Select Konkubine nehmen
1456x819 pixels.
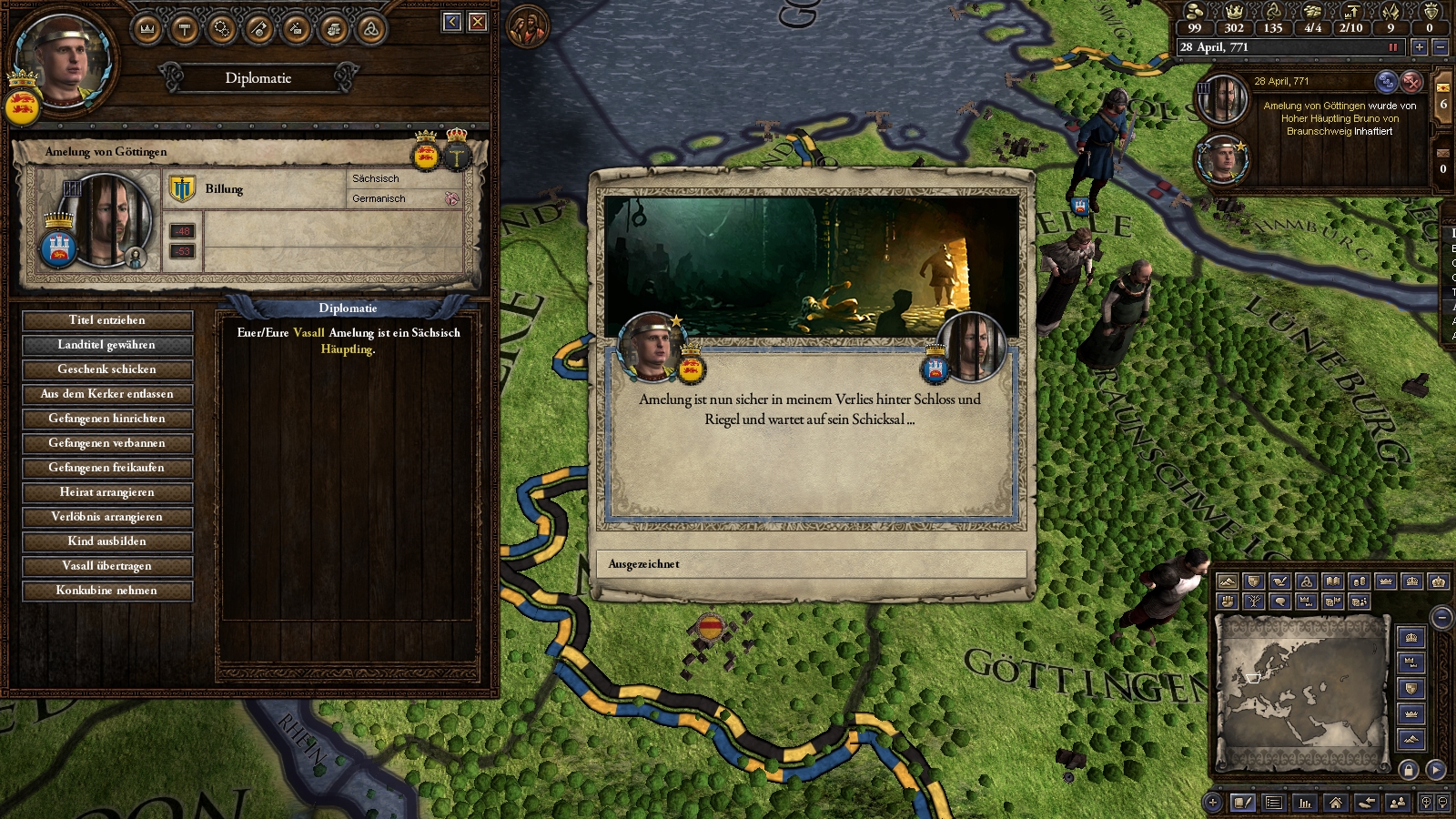(107, 591)
